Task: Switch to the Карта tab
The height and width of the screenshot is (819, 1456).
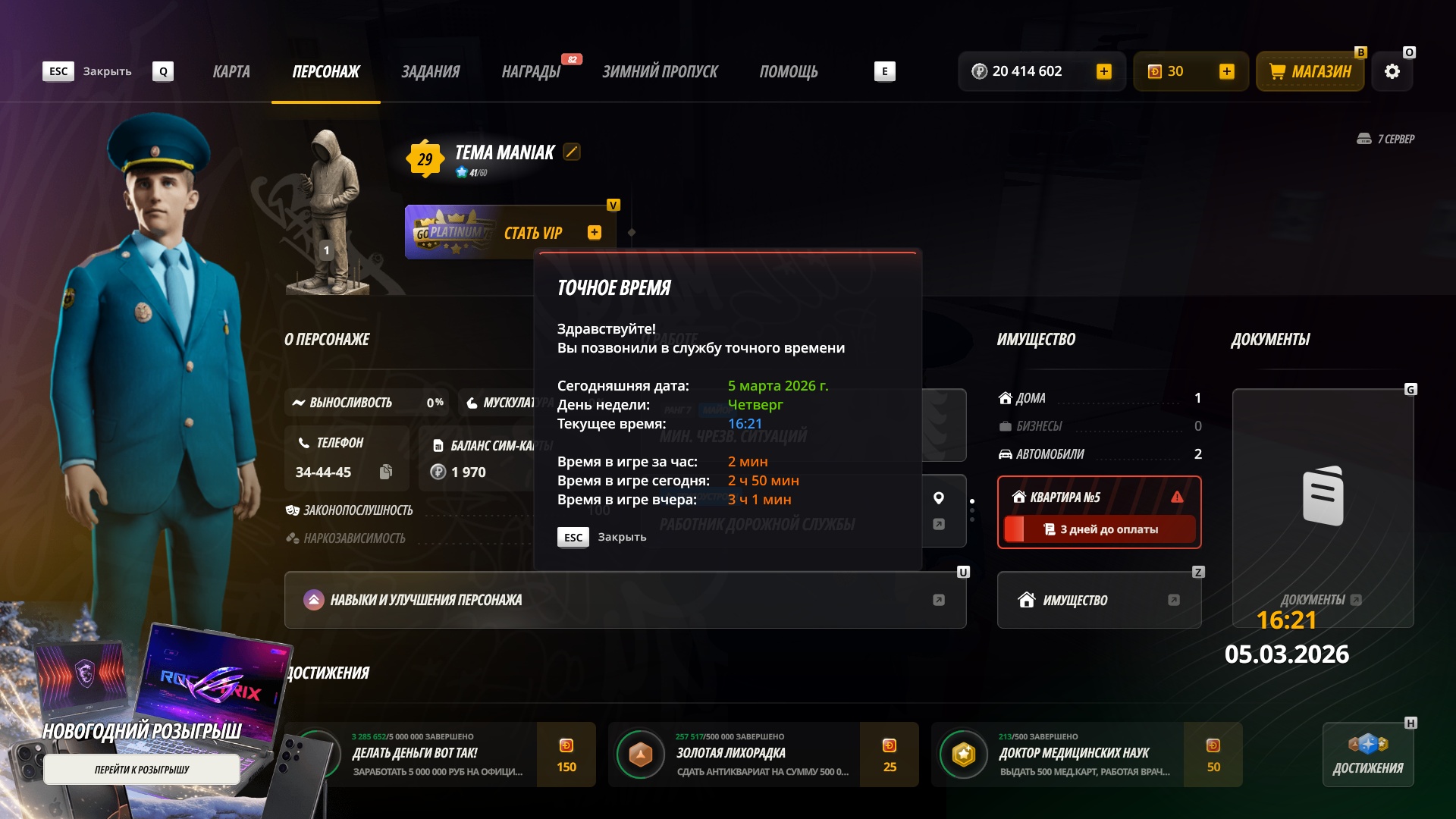Action: pyautogui.click(x=231, y=72)
